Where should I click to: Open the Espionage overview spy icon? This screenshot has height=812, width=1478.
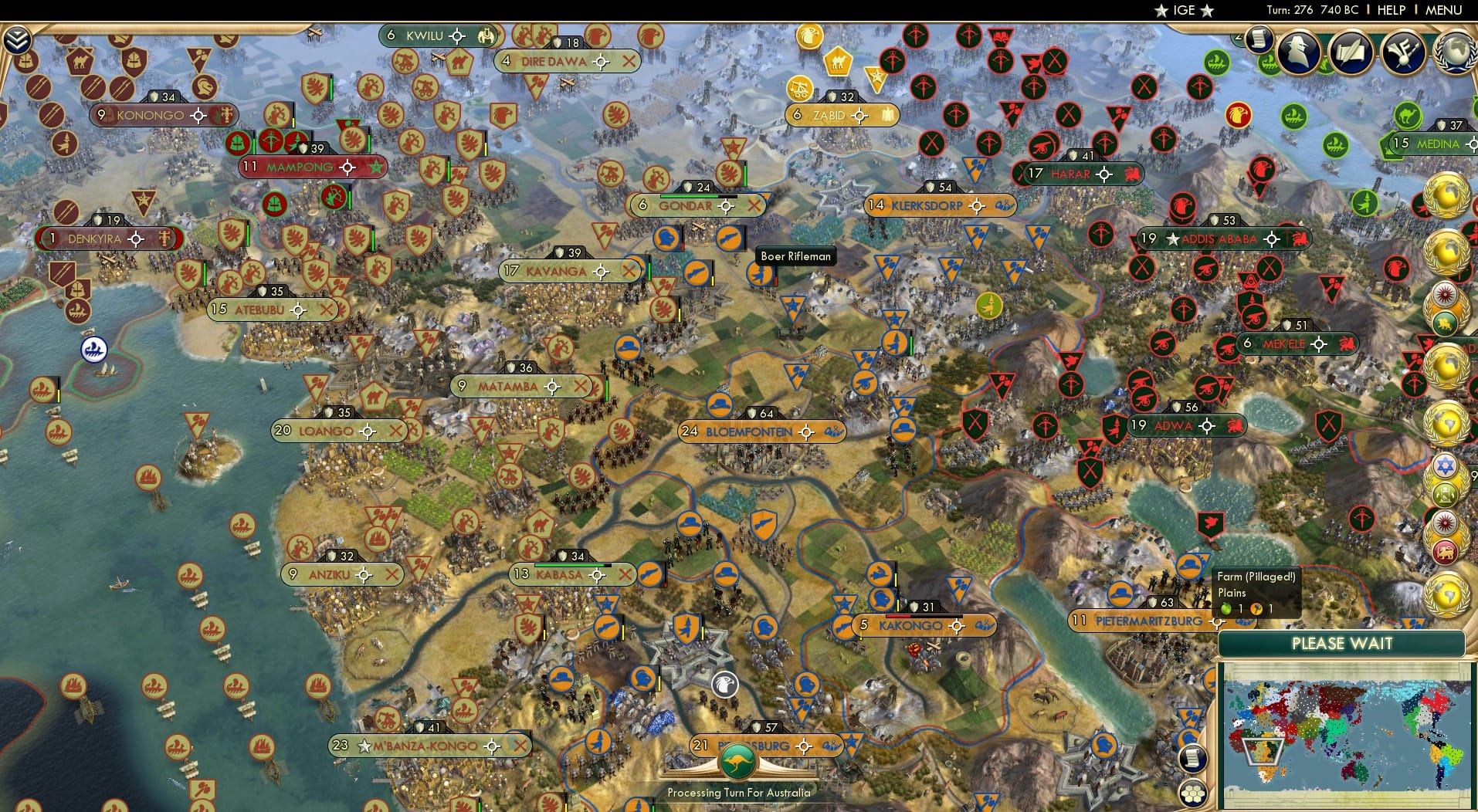(1299, 52)
